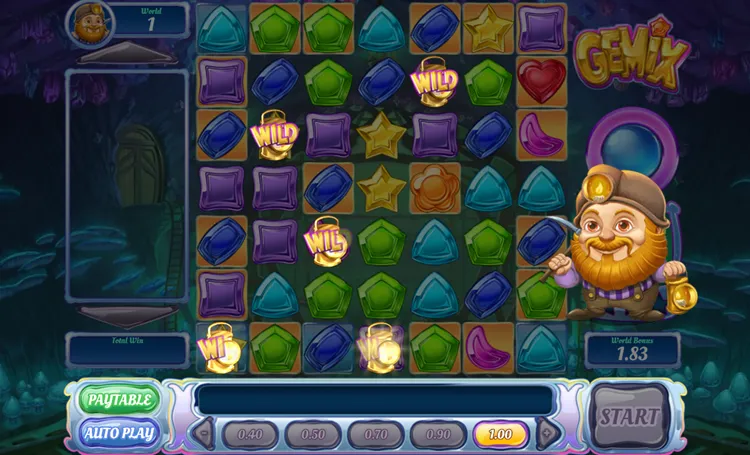The image size is (750, 455).
Task: Select the highlighted 1.00 bet
Action: click(x=501, y=434)
